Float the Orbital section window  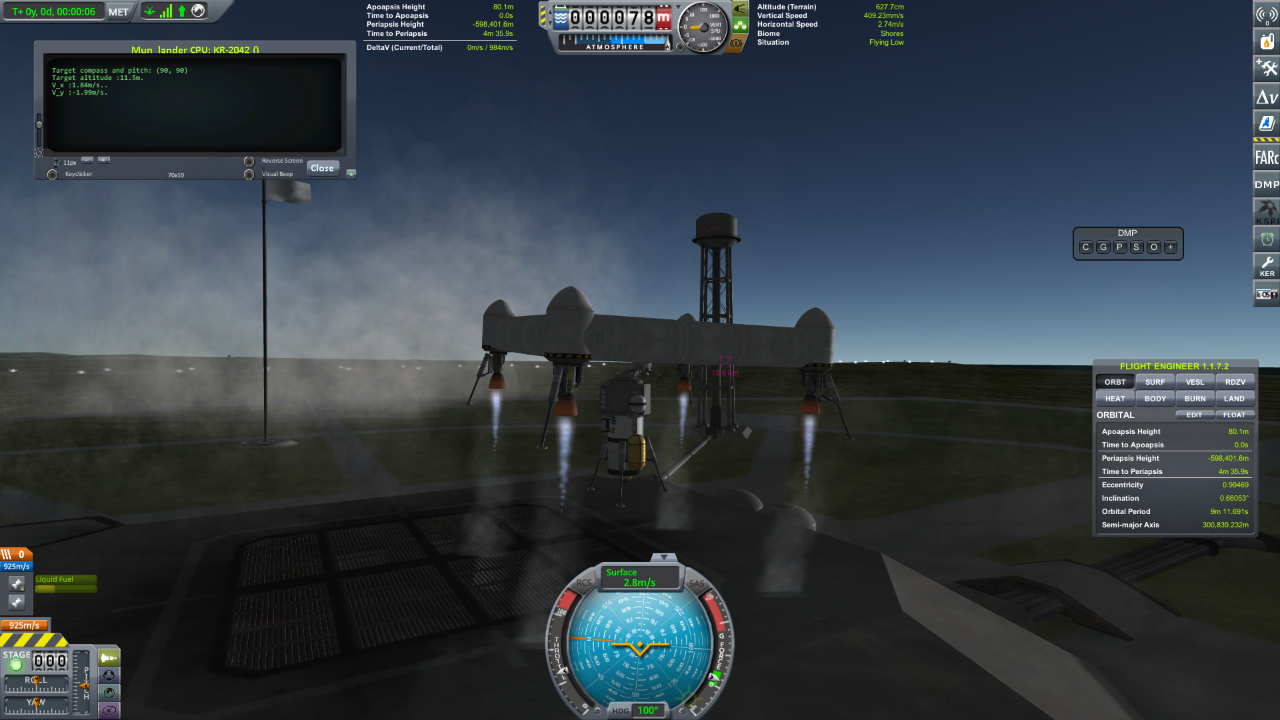tap(1234, 415)
